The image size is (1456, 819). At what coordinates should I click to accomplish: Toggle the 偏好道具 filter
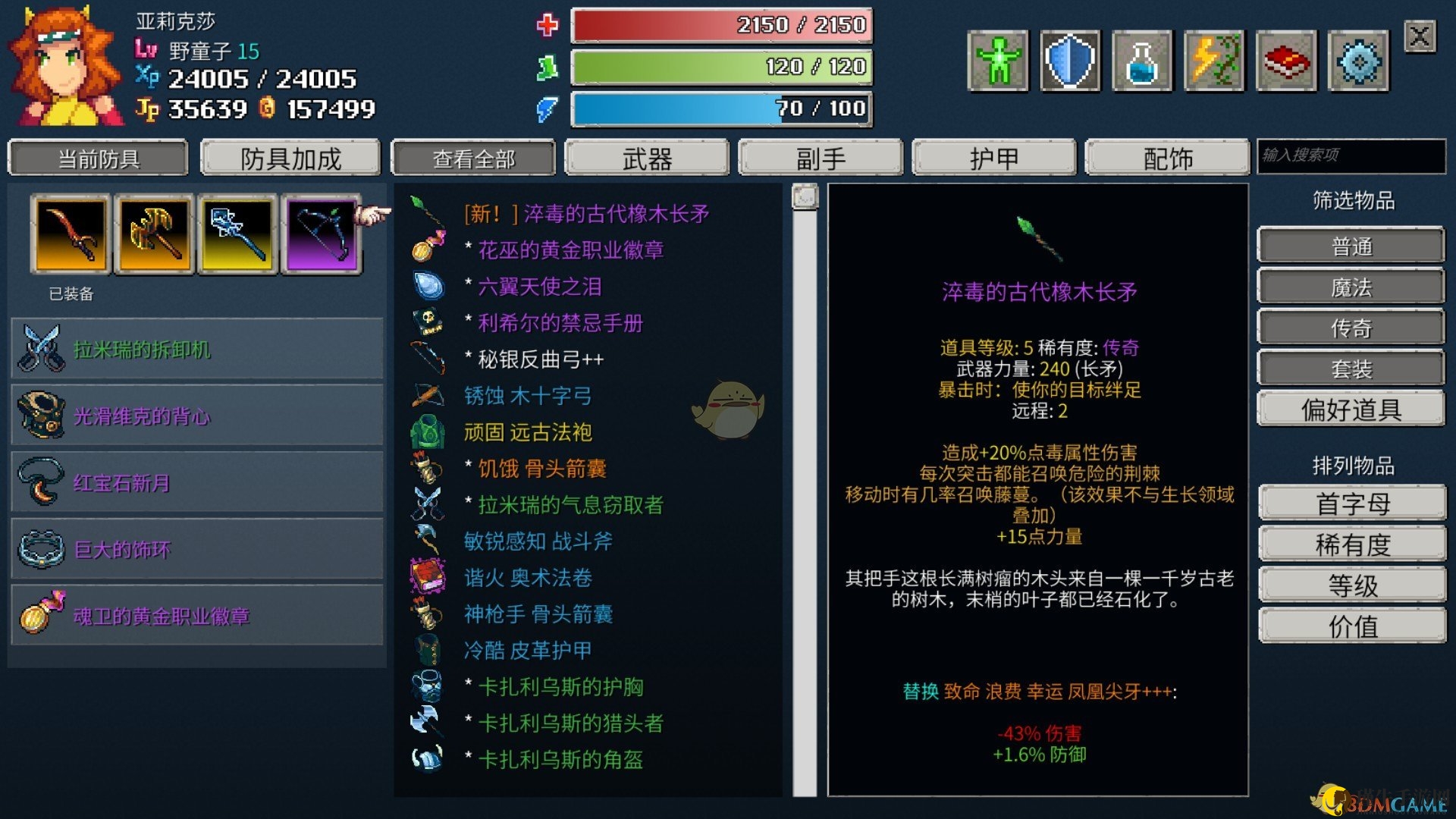pyautogui.click(x=1351, y=409)
